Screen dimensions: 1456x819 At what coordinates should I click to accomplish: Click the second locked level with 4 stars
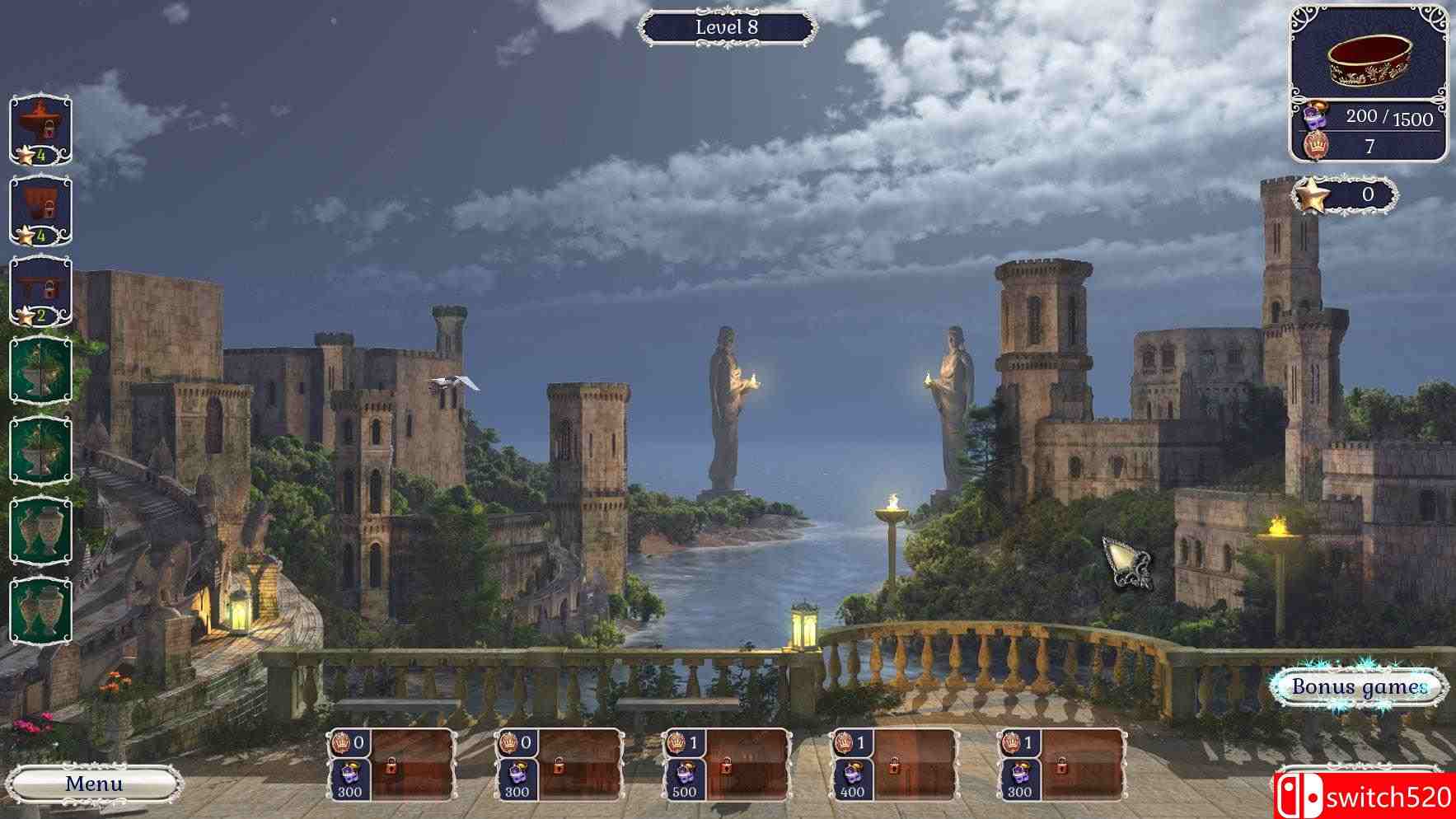pos(40,208)
